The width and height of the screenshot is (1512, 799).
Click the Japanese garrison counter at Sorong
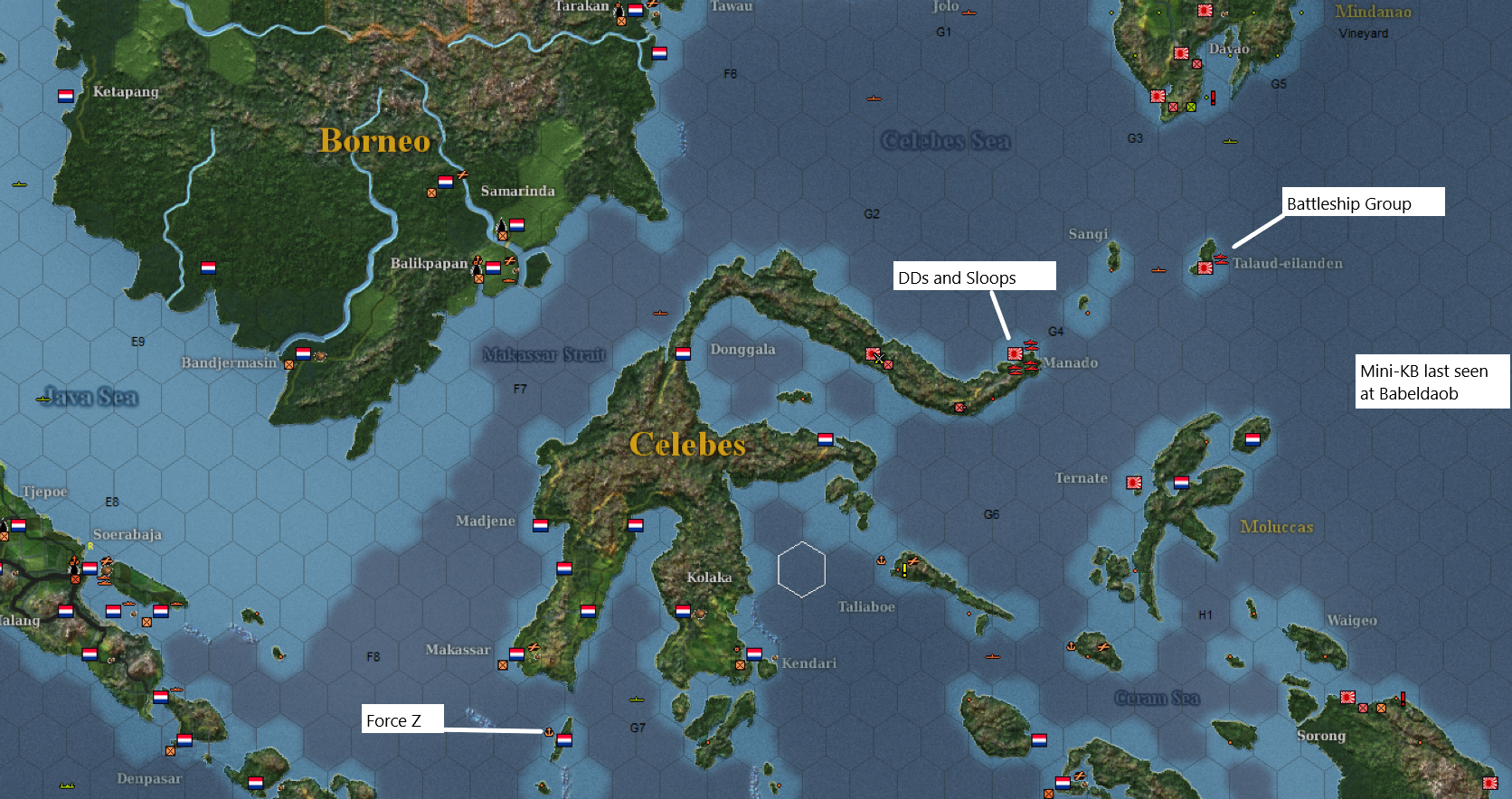1347,697
